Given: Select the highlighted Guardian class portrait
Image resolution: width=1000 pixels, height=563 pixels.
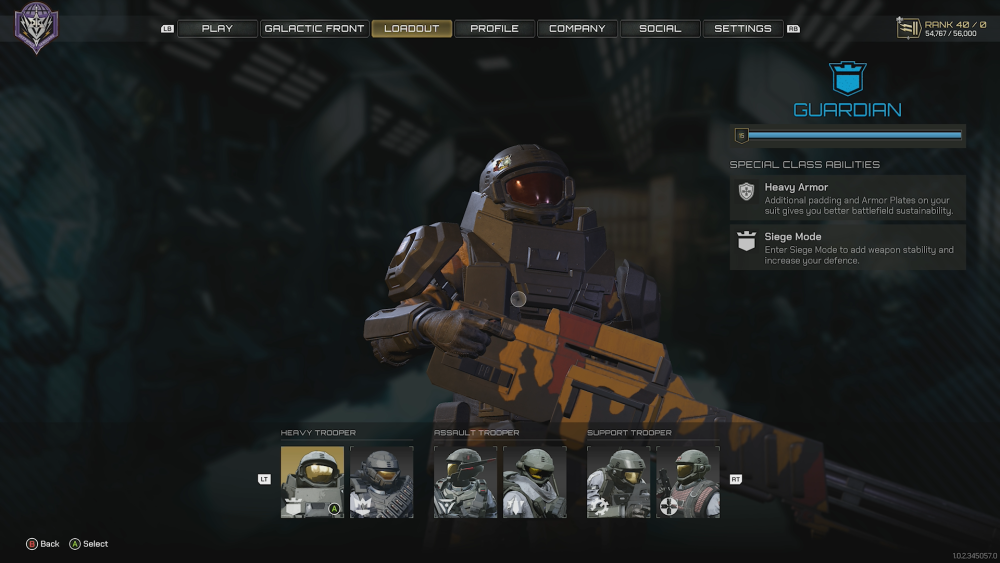Looking at the screenshot, I should pyautogui.click(x=312, y=481).
